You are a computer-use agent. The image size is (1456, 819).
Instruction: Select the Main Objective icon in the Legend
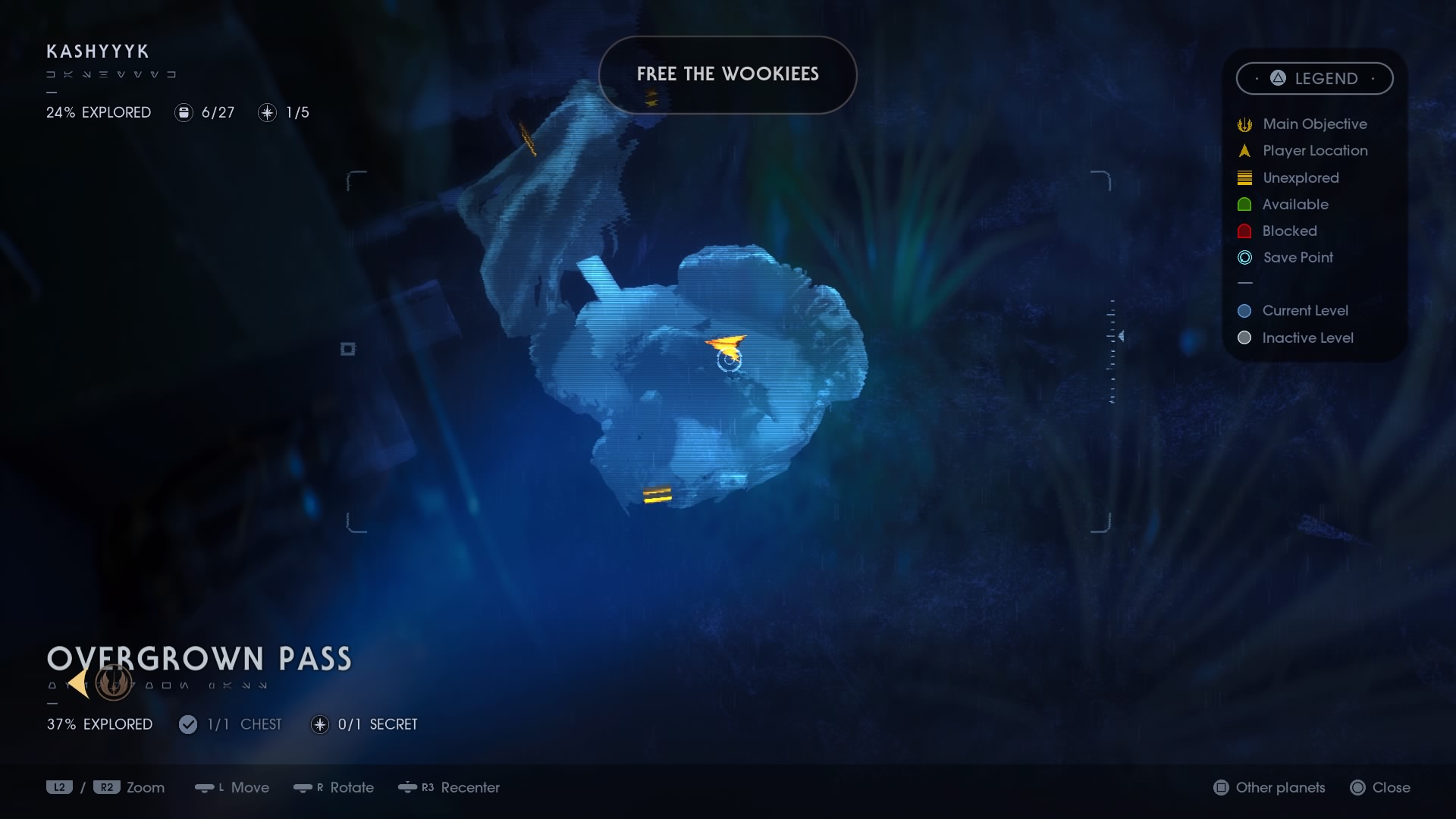click(1244, 124)
